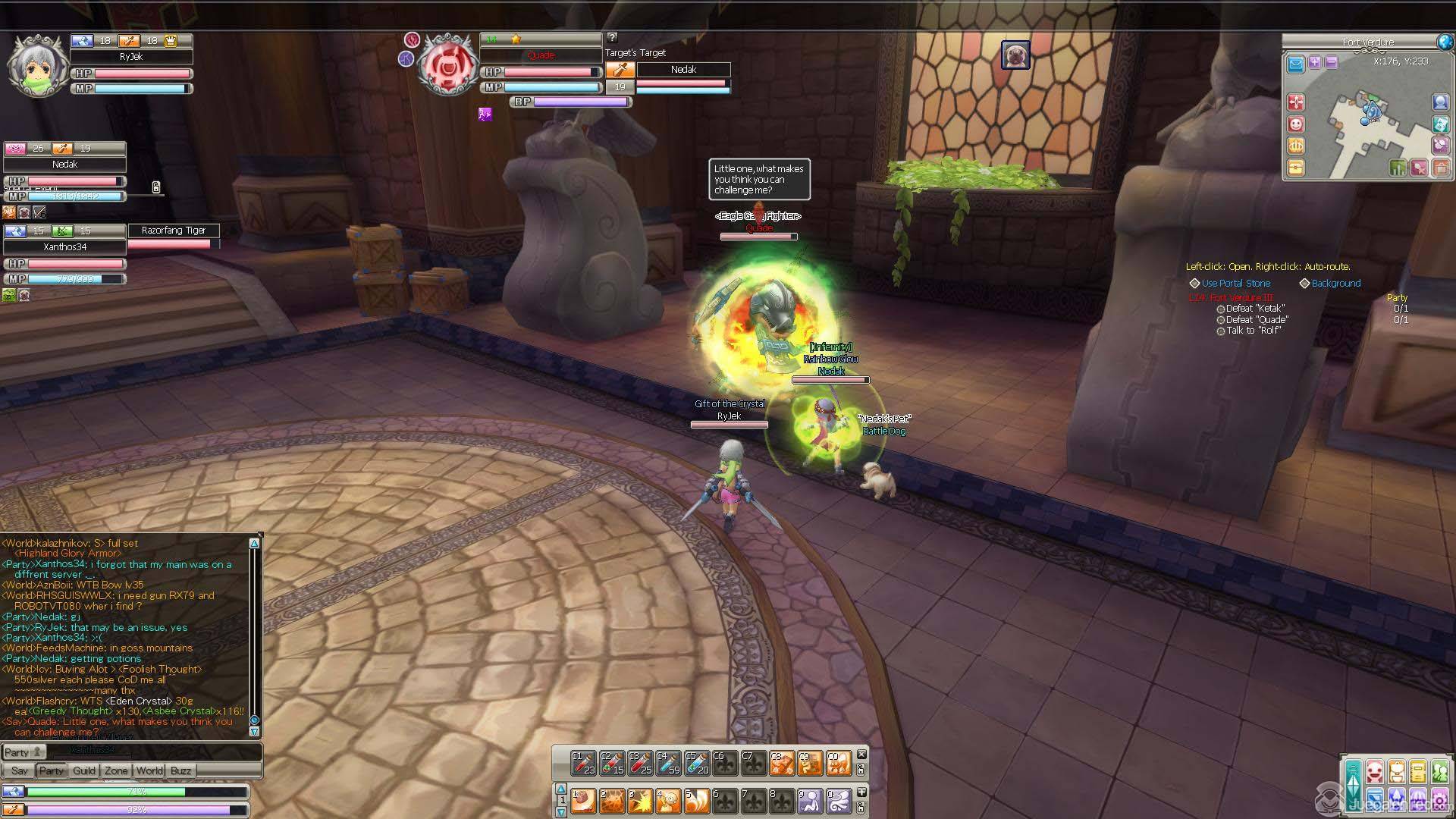Switch to the World chat tab
Viewport: 1456px width, 819px height.
coord(149,770)
